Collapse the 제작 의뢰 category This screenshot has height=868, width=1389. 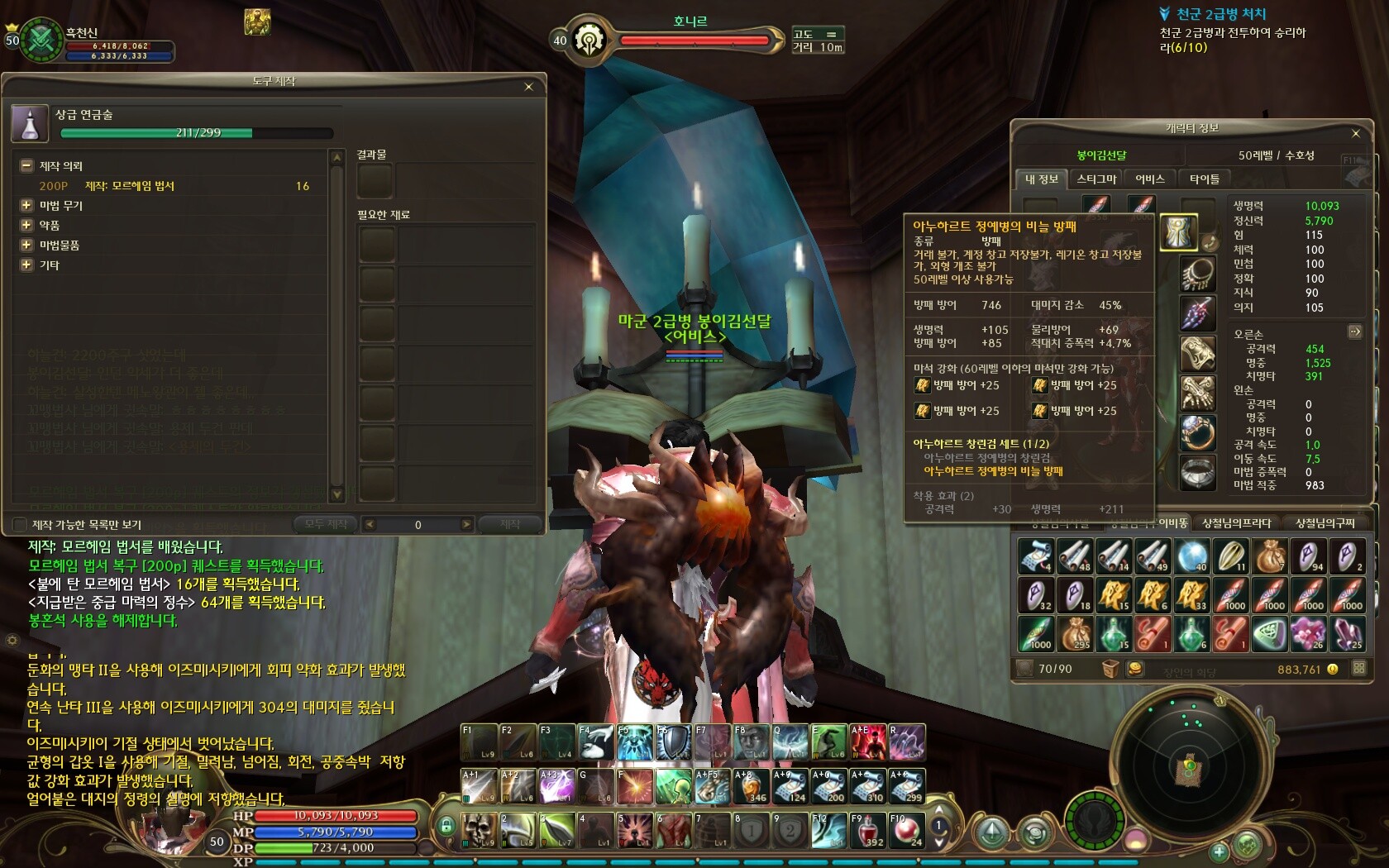(x=26, y=165)
